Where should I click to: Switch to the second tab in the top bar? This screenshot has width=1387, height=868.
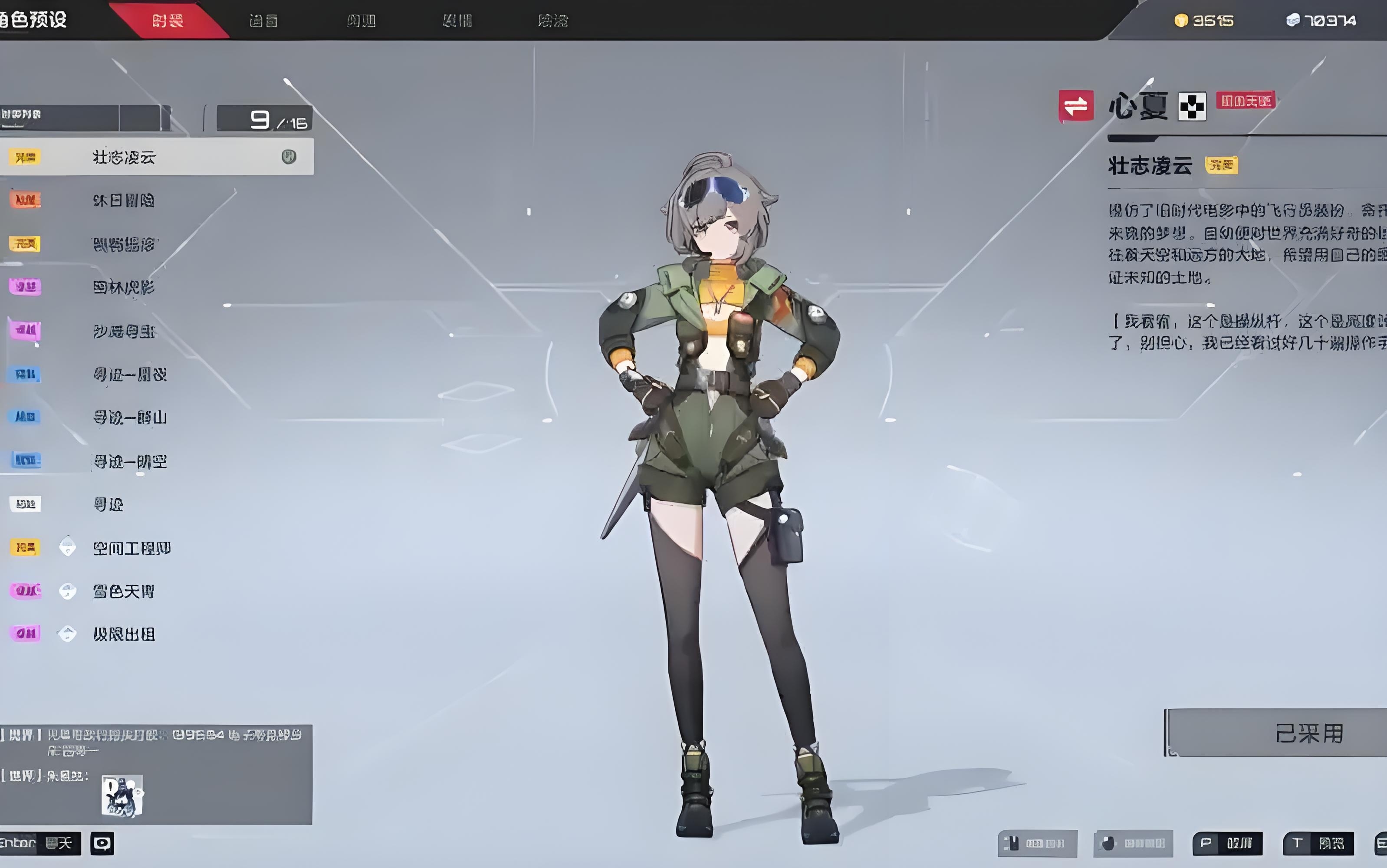263,21
